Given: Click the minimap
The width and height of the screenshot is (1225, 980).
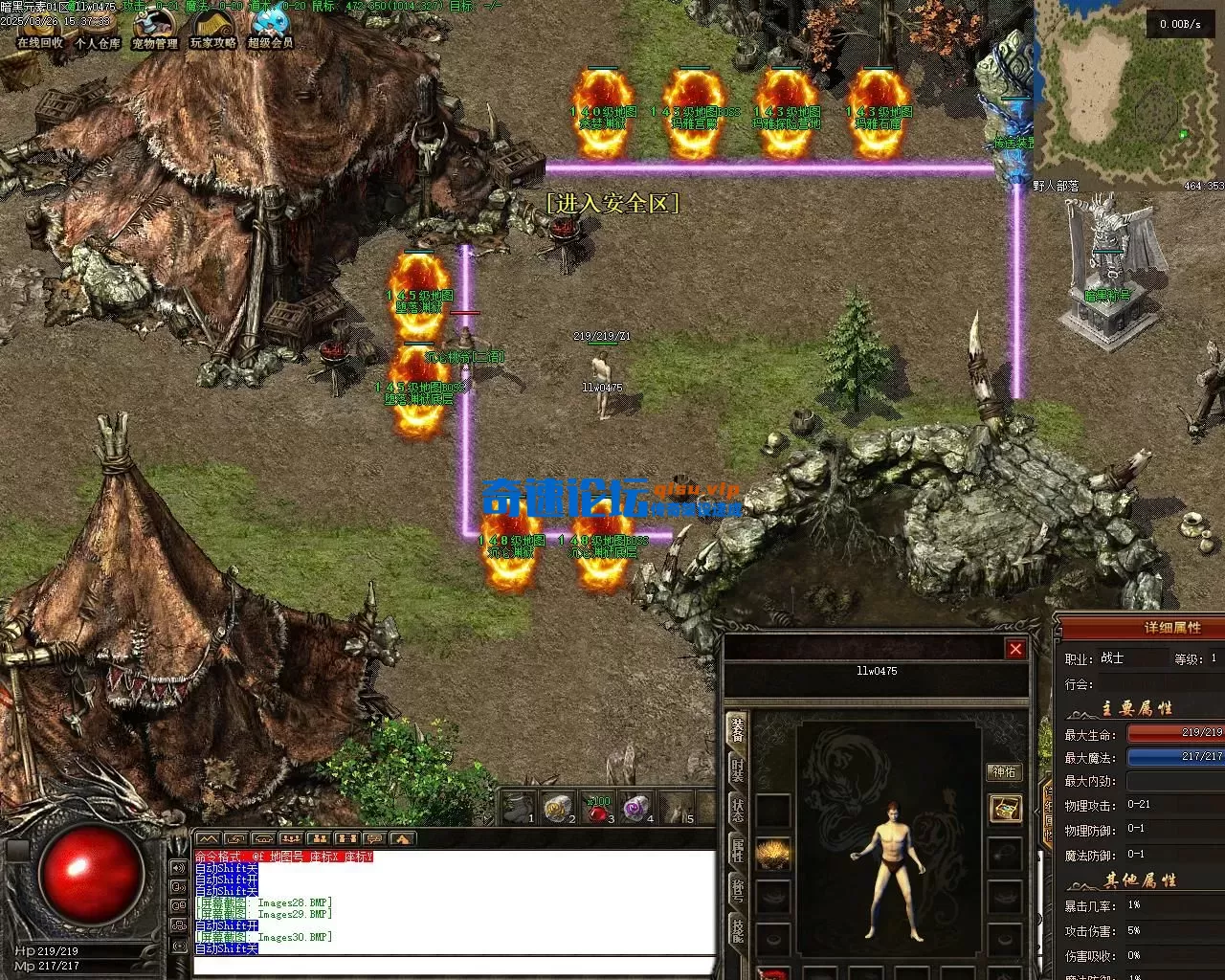Looking at the screenshot, I should [x=1129, y=96].
